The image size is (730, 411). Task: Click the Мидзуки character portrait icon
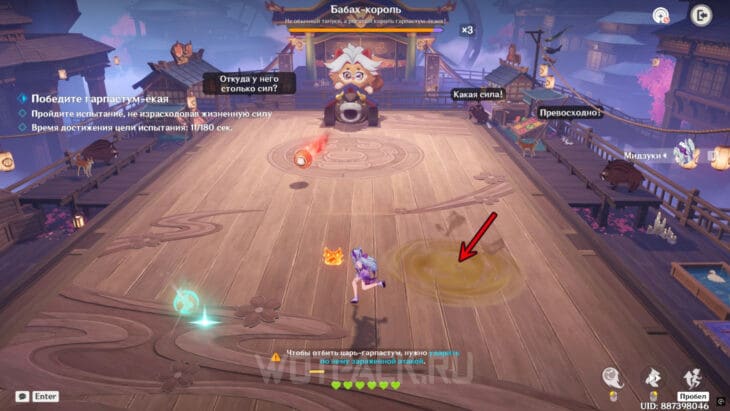(x=687, y=152)
